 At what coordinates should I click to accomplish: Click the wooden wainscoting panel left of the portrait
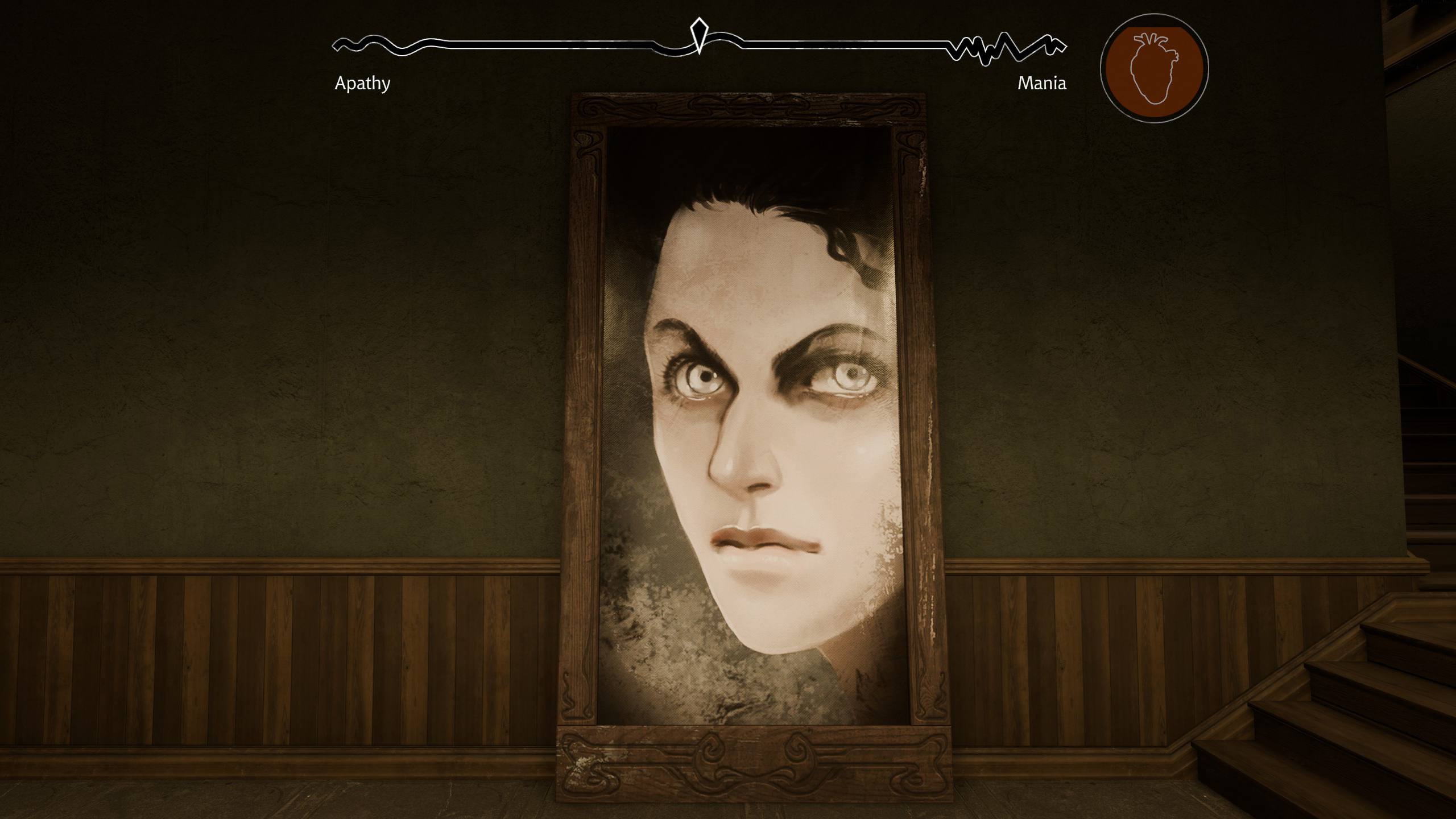pos(284,654)
